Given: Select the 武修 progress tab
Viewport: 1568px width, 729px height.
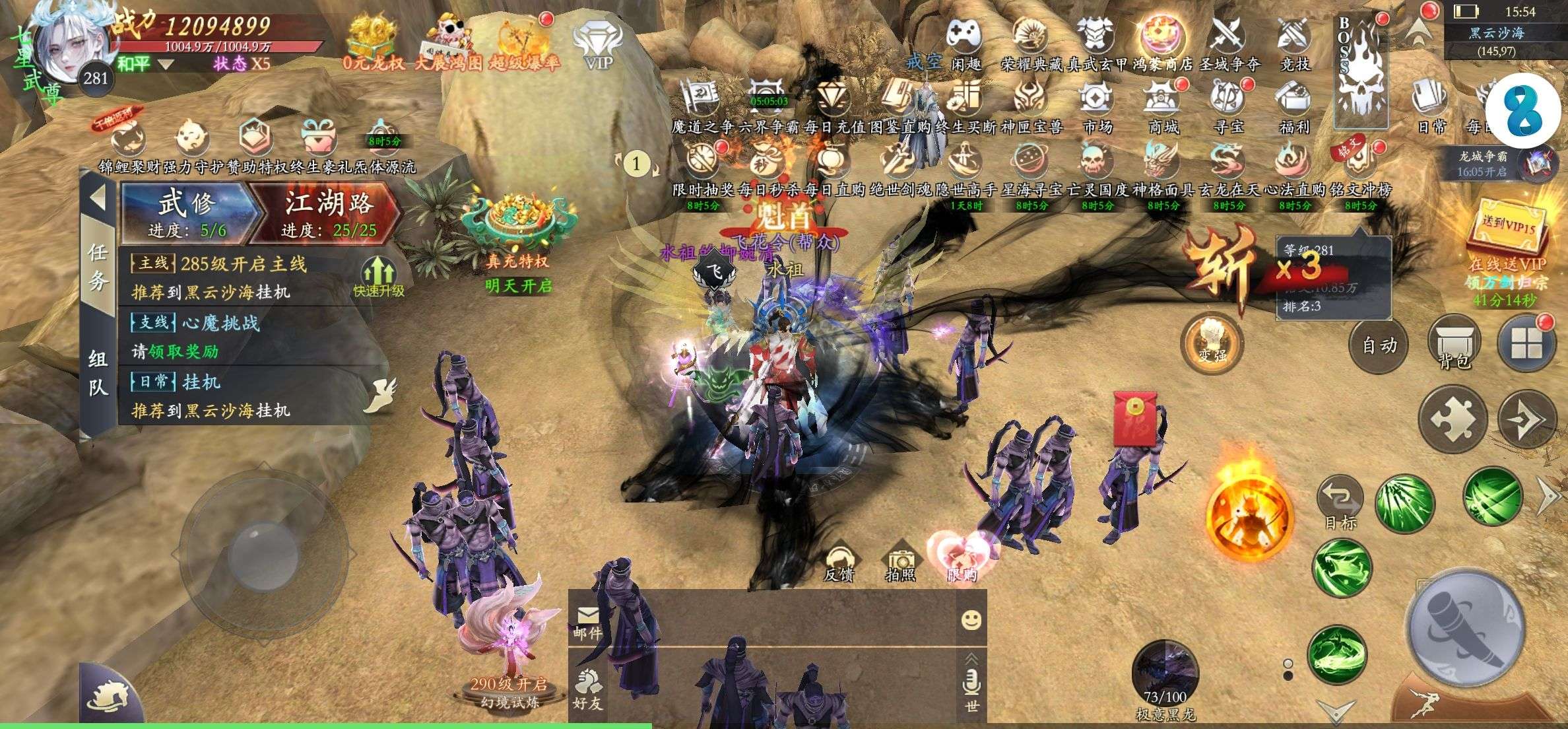Looking at the screenshot, I should click(x=187, y=211).
